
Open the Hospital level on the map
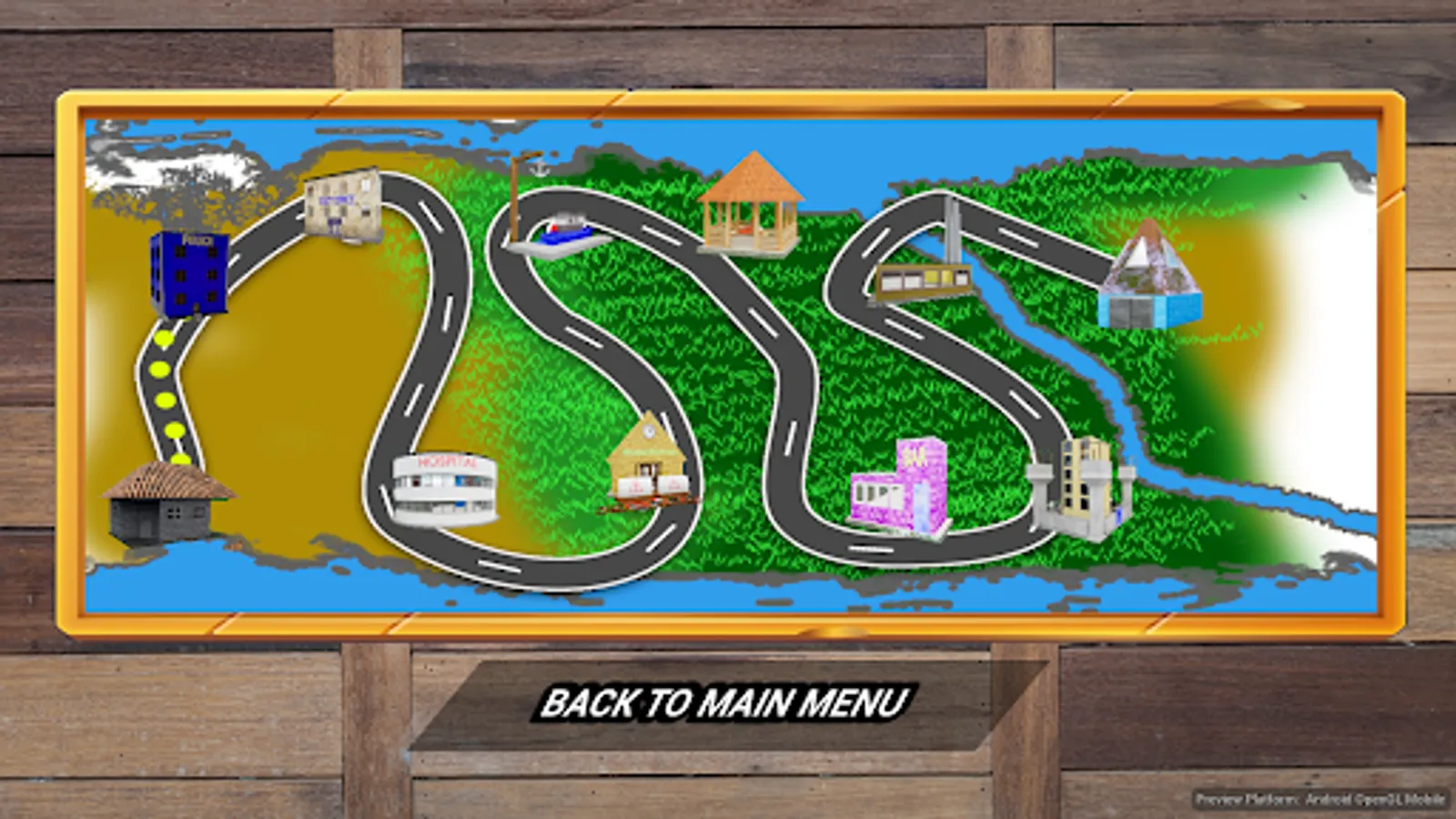(446, 487)
